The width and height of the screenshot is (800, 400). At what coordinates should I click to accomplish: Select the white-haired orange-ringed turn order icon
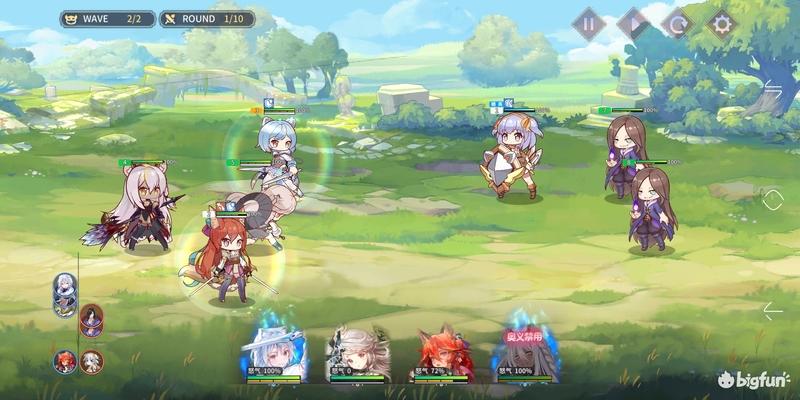(x=92, y=360)
